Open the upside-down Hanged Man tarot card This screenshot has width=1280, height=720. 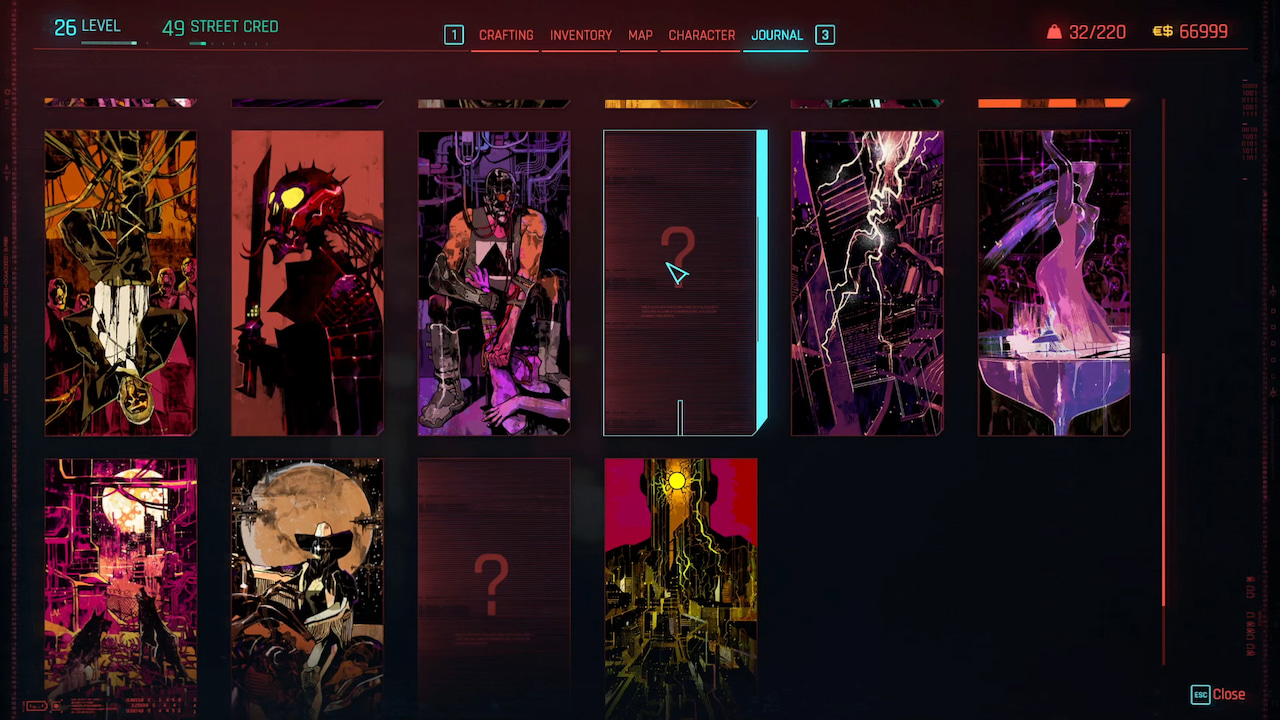click(x=120, y=282)
